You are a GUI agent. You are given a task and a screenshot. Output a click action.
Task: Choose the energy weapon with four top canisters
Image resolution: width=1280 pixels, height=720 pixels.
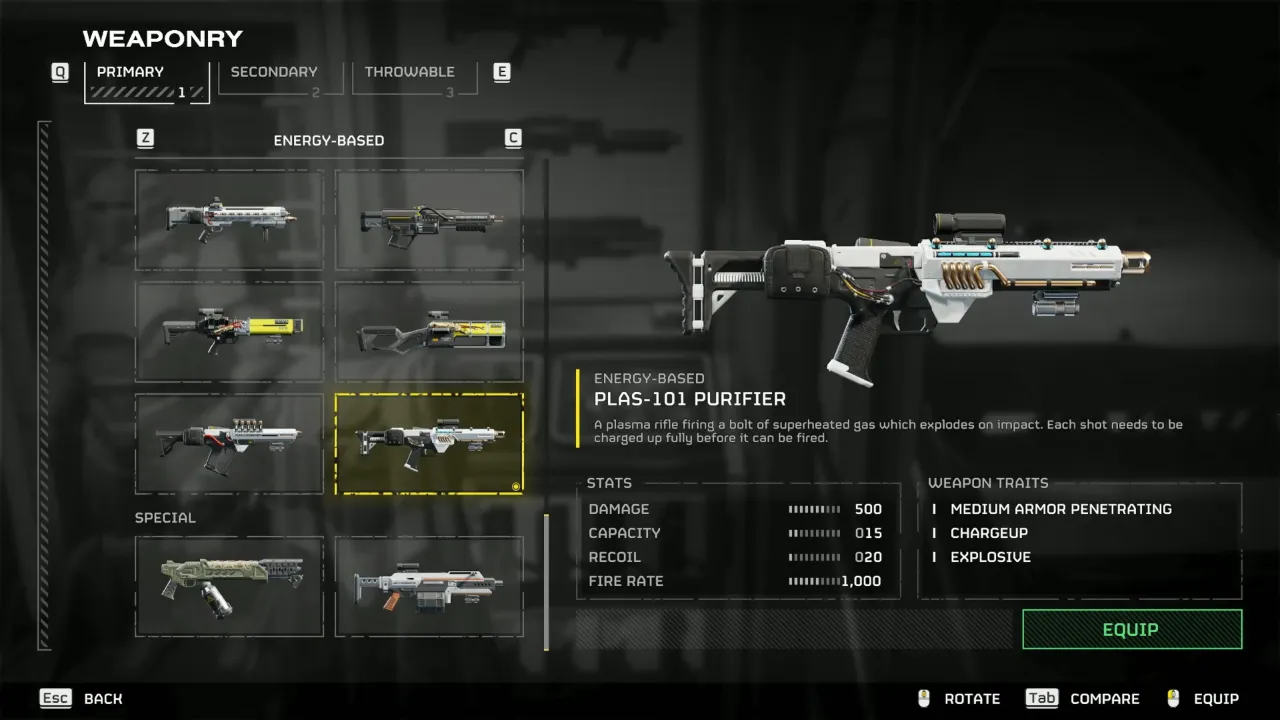[230, 443]
